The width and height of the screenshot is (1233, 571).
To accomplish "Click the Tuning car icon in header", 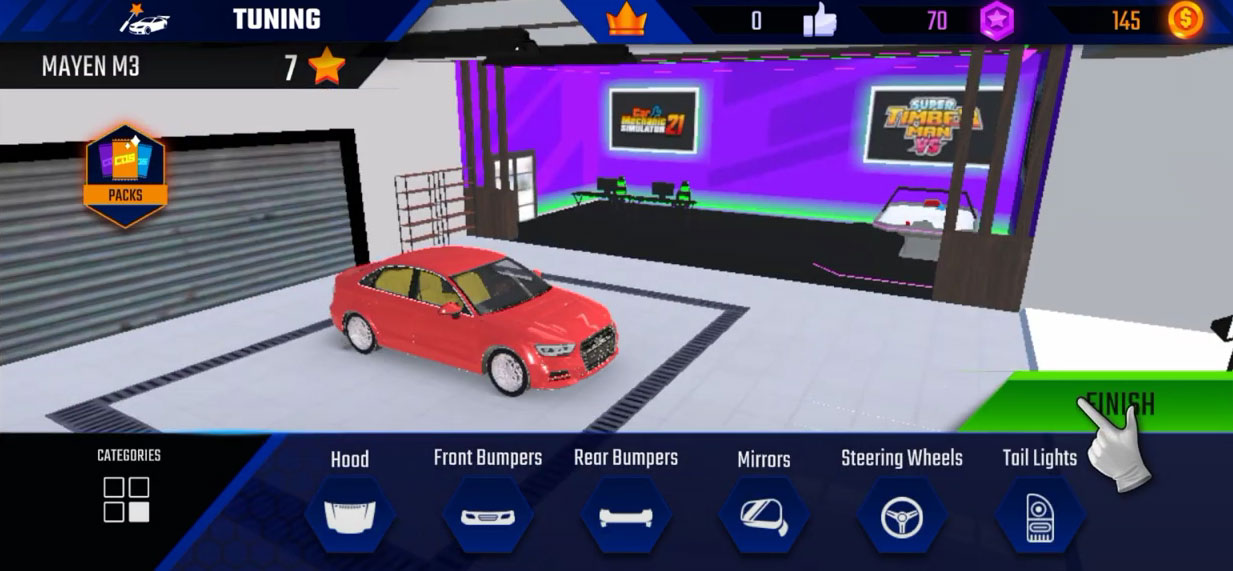I will click(146, 19).
